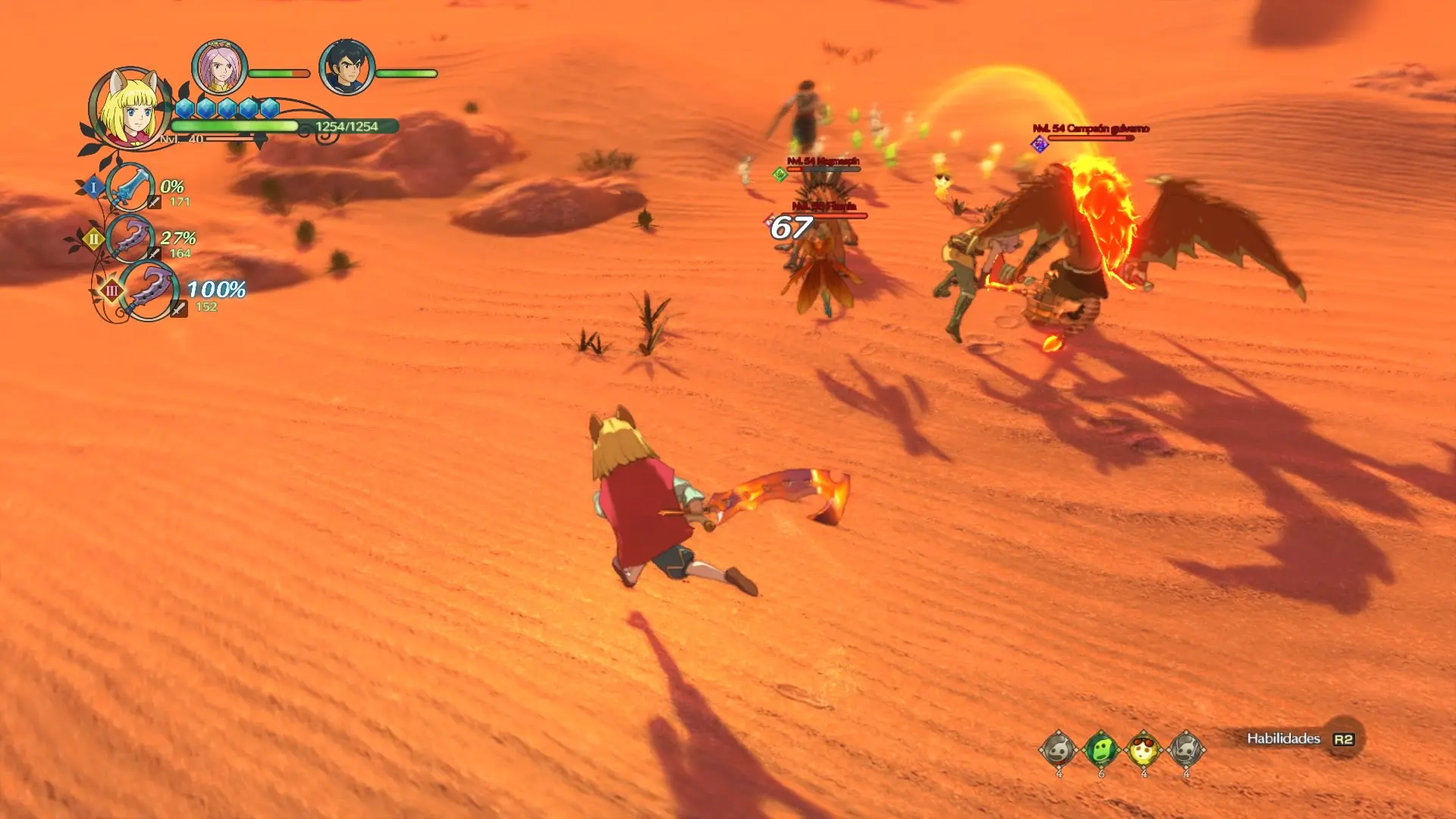The image size is (1456, 819).
Task: Choose the yellow goggles-wearing higgledy icon
Action: 1143,750
